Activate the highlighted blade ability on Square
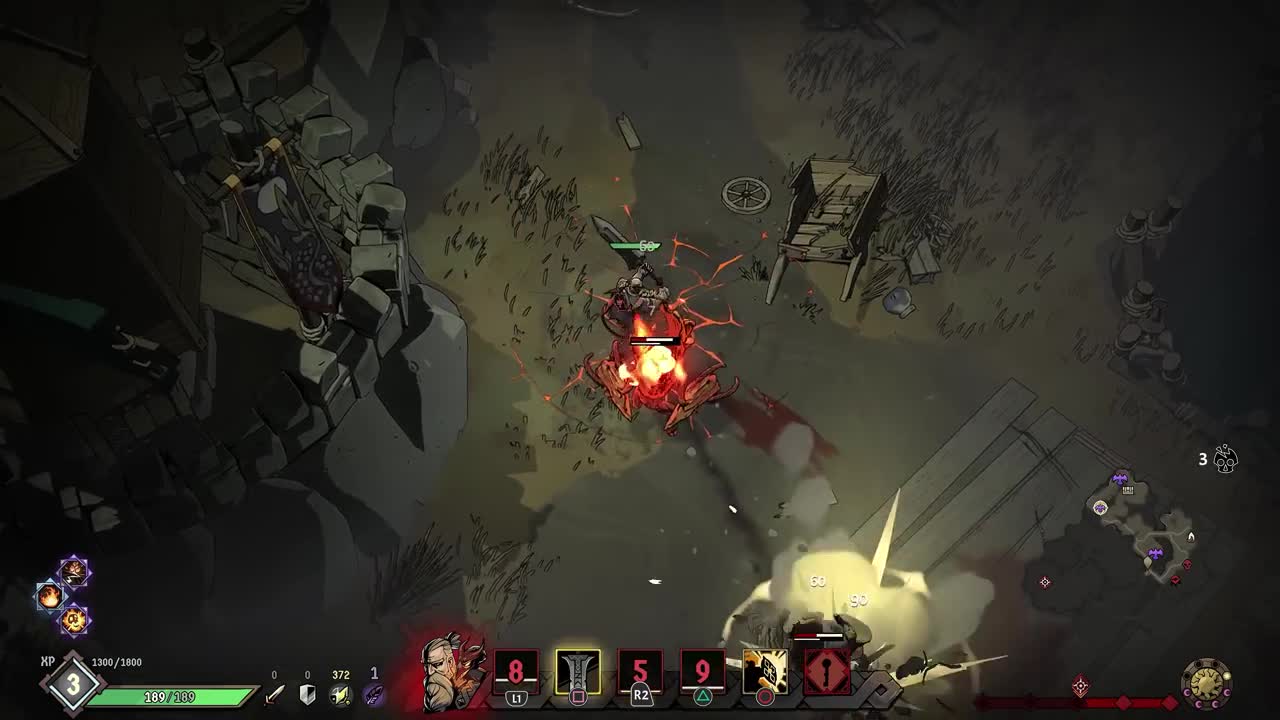The image size is (1280, 720). [x=580, y=671]
